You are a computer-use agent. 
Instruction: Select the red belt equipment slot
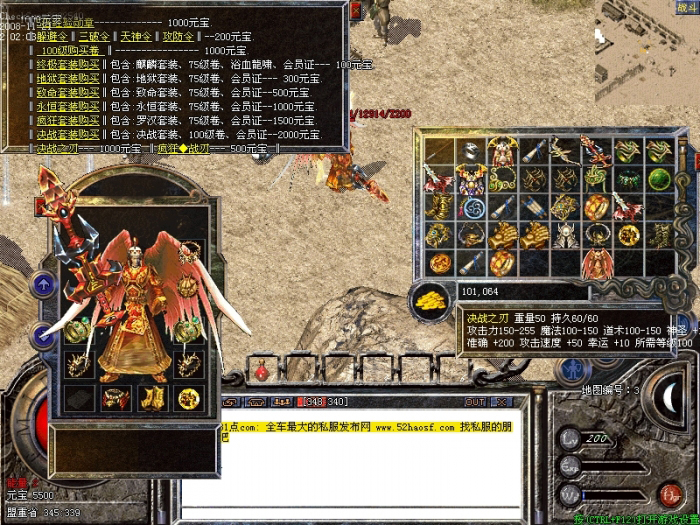(115, 398)
